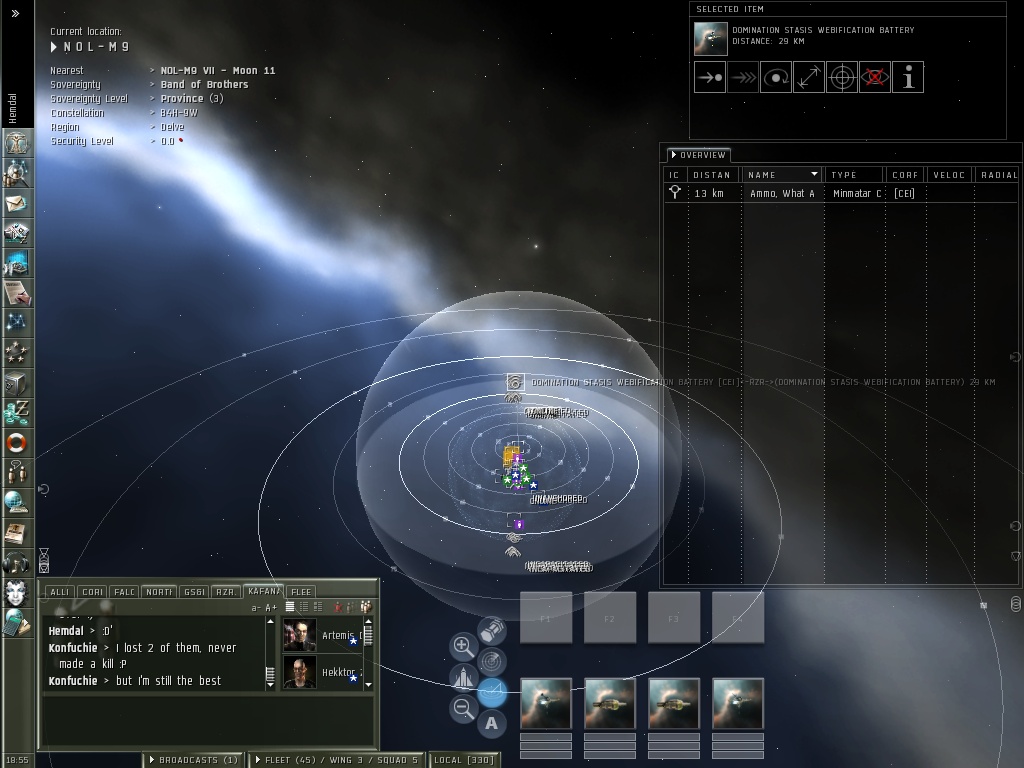Viewport: 1024px width, 768px height.
Task: Show info for the selected item
Action: coord(907,77)
